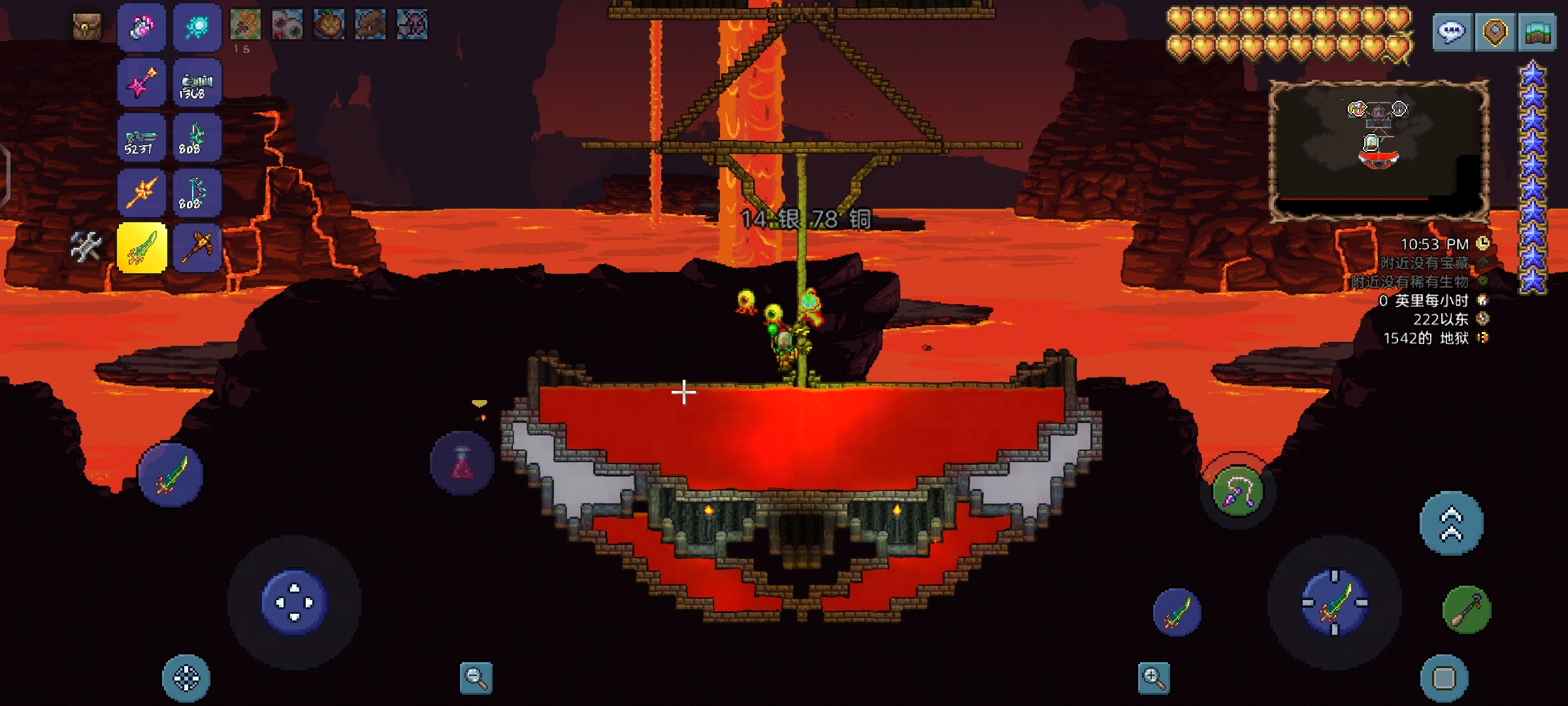
Task: Zoom in with the plus magnifier
Action: 1153,678
